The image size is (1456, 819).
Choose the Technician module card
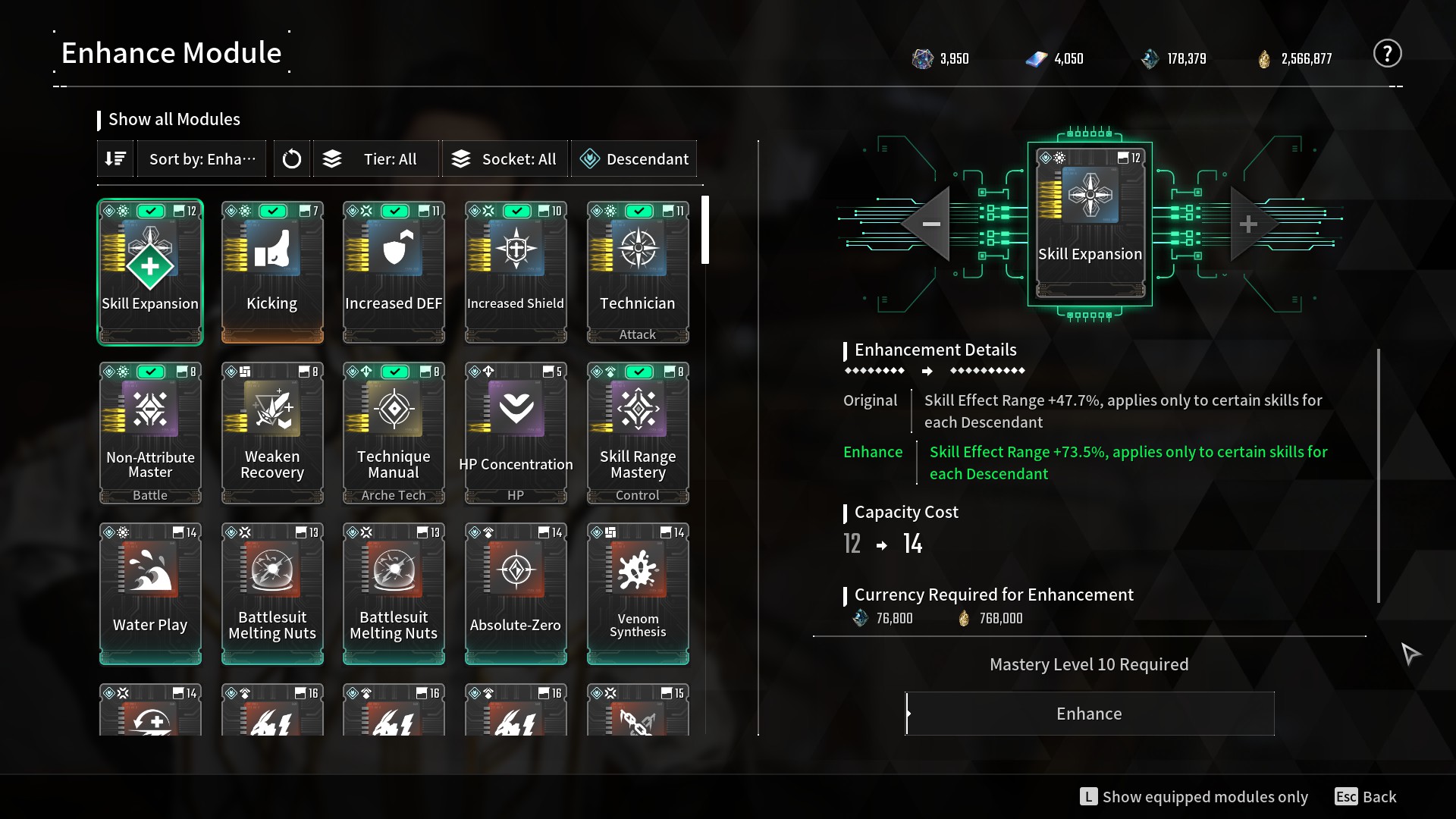pyautogui.click(x=638, y=271)
